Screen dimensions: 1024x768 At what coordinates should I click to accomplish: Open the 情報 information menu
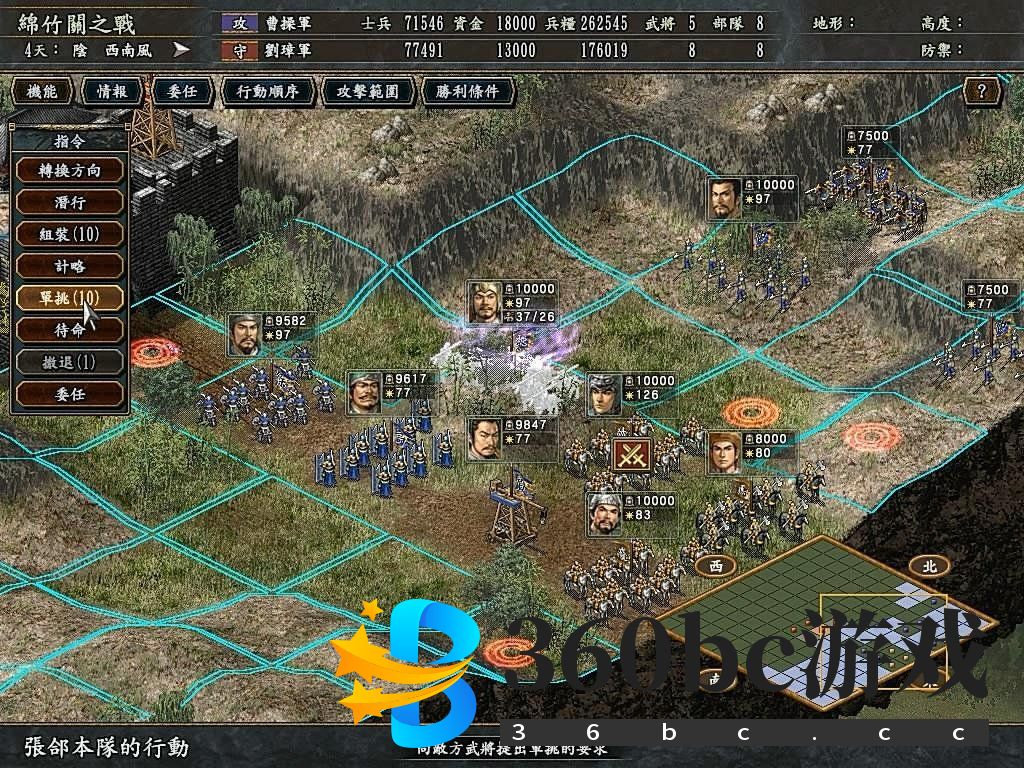pos(112,92)
